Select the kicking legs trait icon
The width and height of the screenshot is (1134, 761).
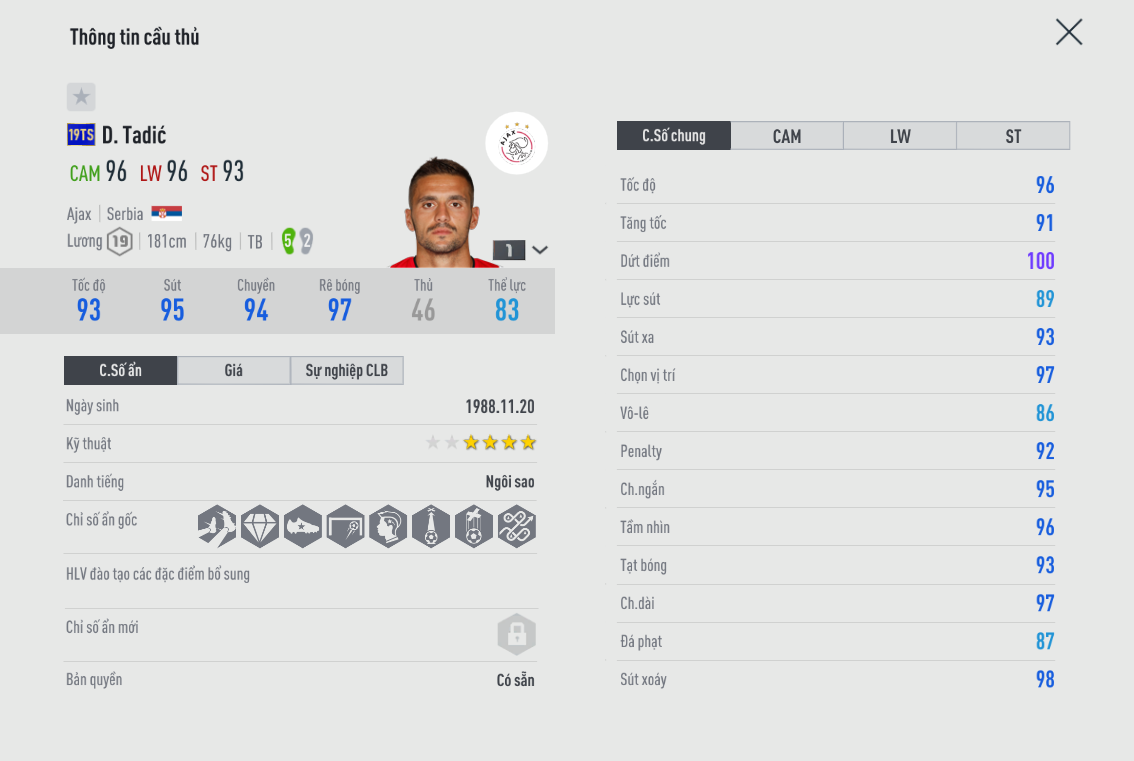pos(217,526)
